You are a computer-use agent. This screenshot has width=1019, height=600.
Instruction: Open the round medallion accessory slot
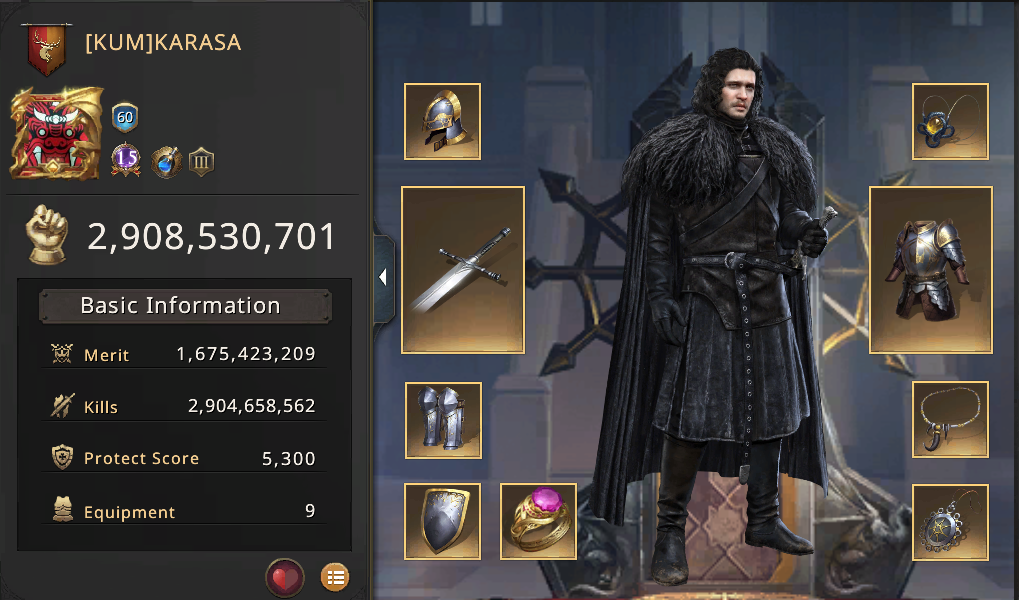(950, 521)
